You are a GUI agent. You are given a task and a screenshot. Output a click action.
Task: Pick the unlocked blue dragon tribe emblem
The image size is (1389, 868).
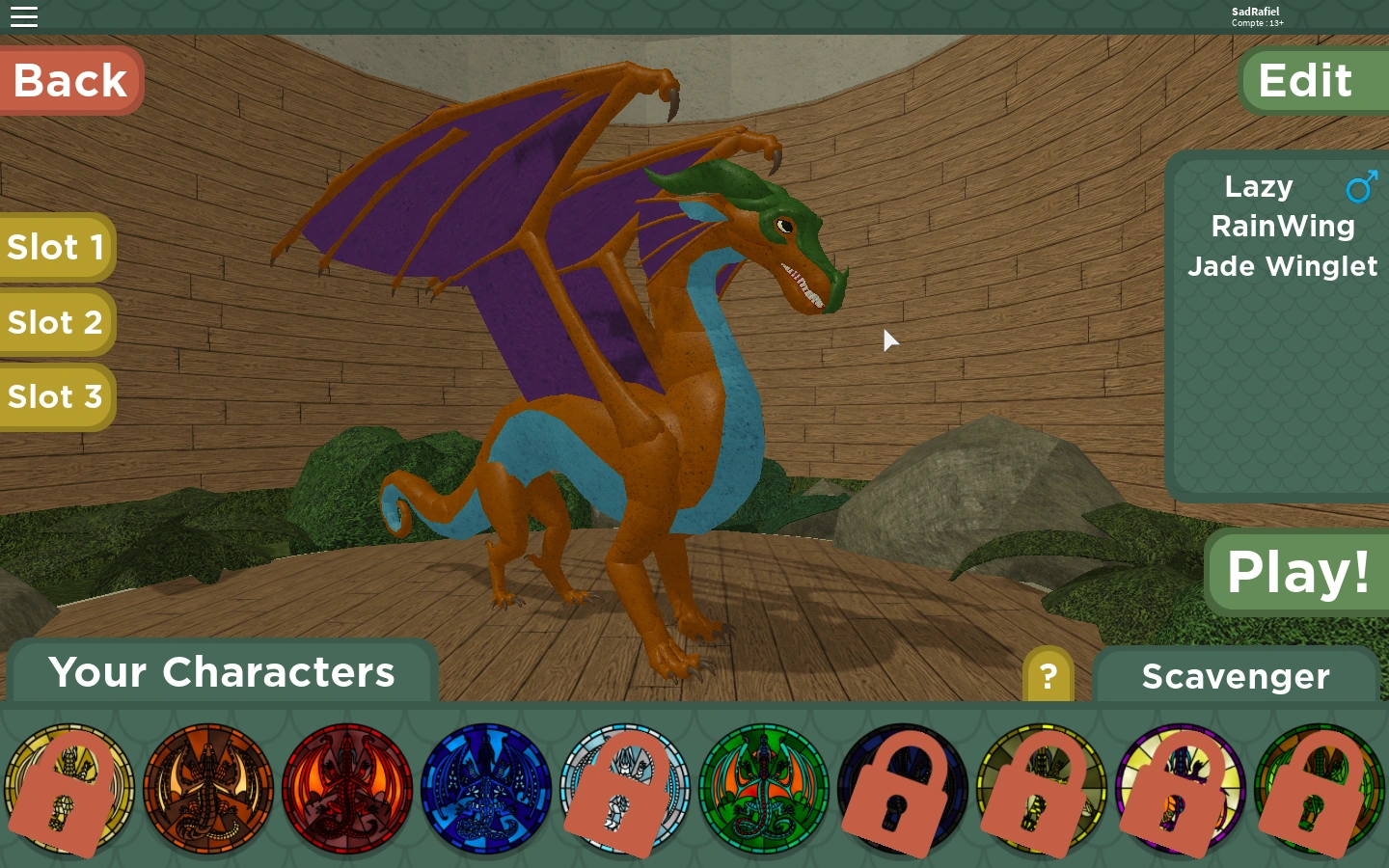tap(486, 789)
